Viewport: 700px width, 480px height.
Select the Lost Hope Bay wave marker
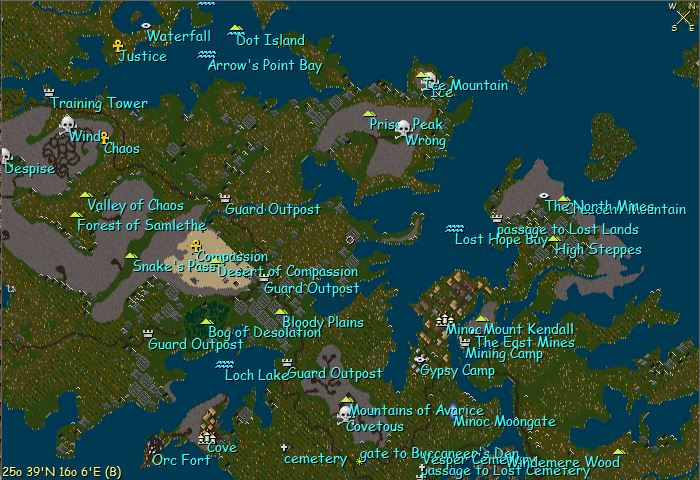pos(454,228)
